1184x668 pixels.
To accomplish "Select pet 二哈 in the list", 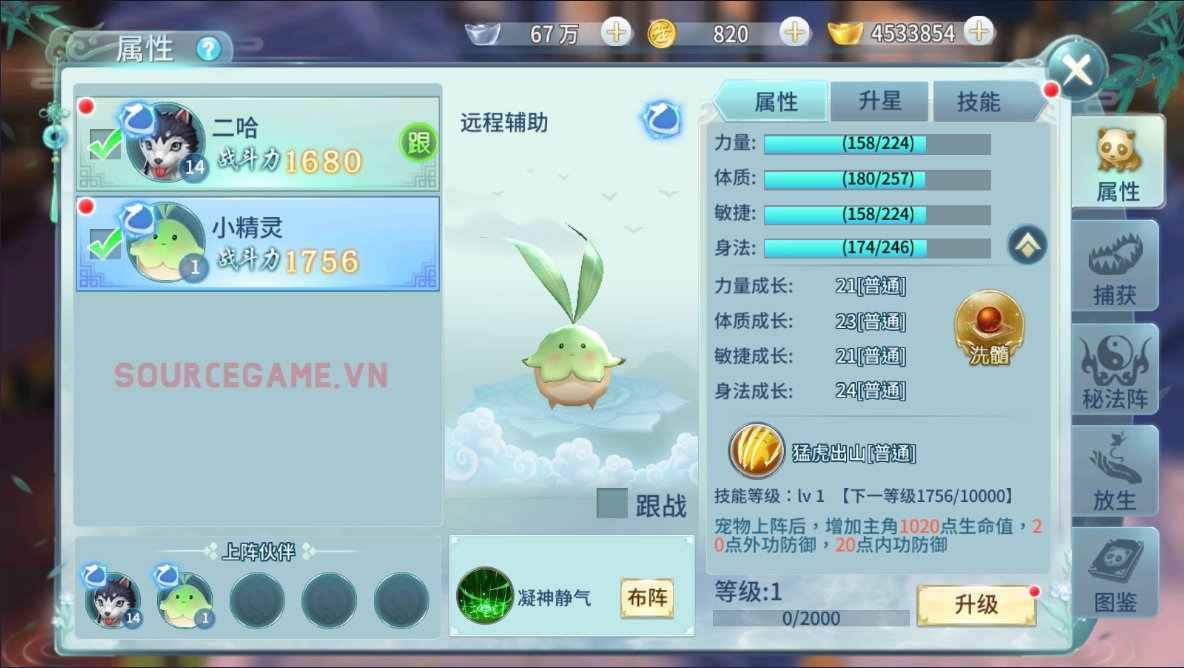I will [x=258, y=143].
